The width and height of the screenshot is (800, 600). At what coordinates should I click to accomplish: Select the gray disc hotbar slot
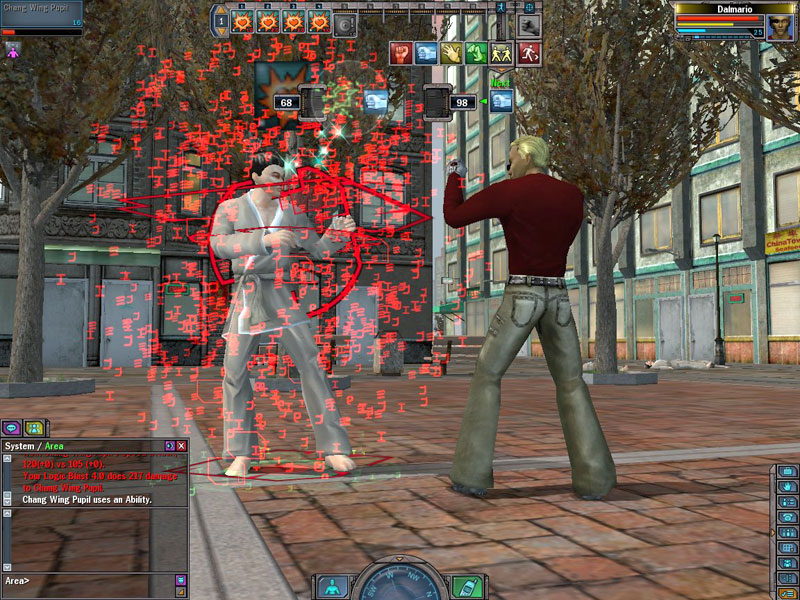click(345, 21)
